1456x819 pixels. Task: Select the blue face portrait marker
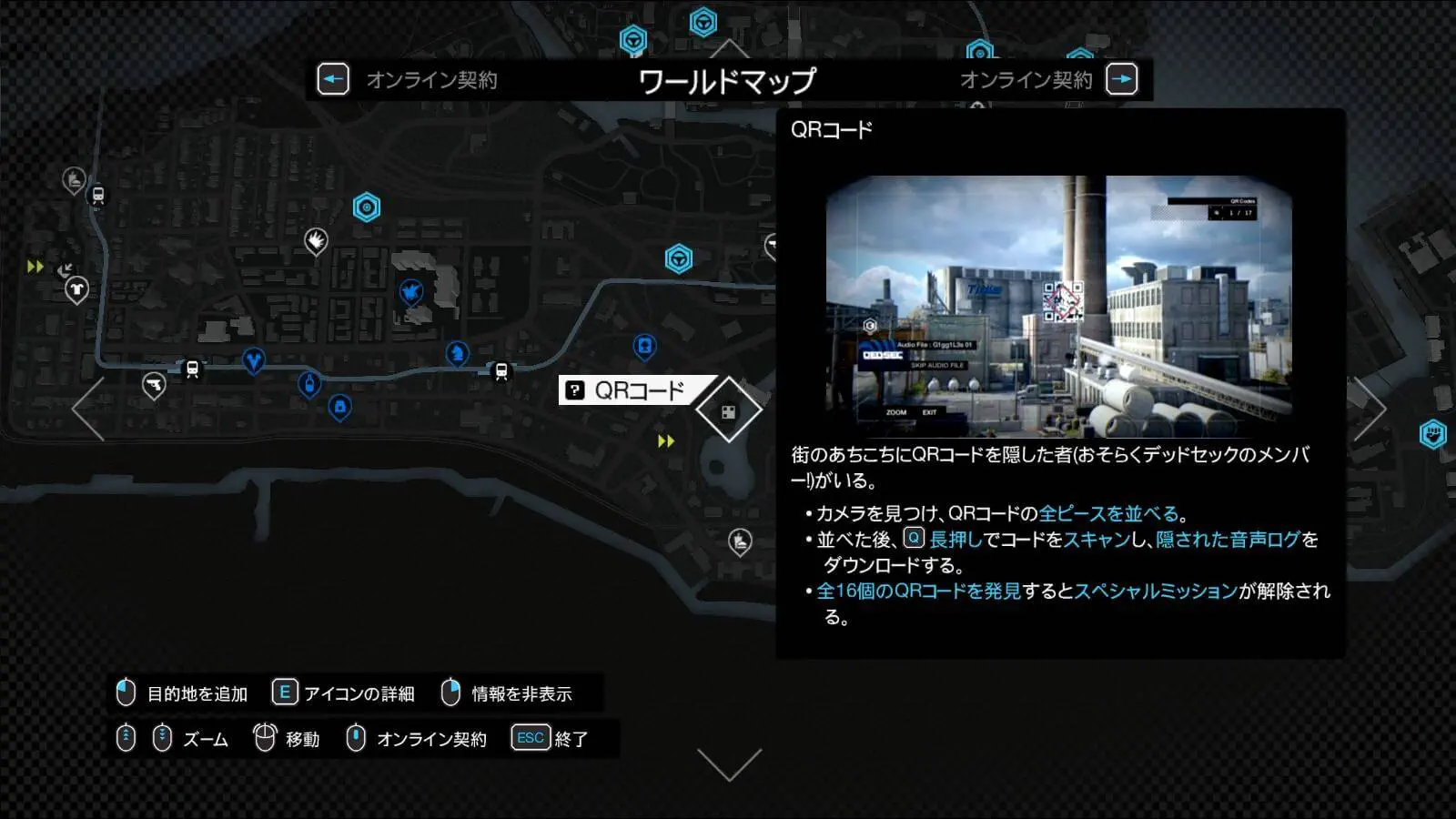click(x=644, y=346)
